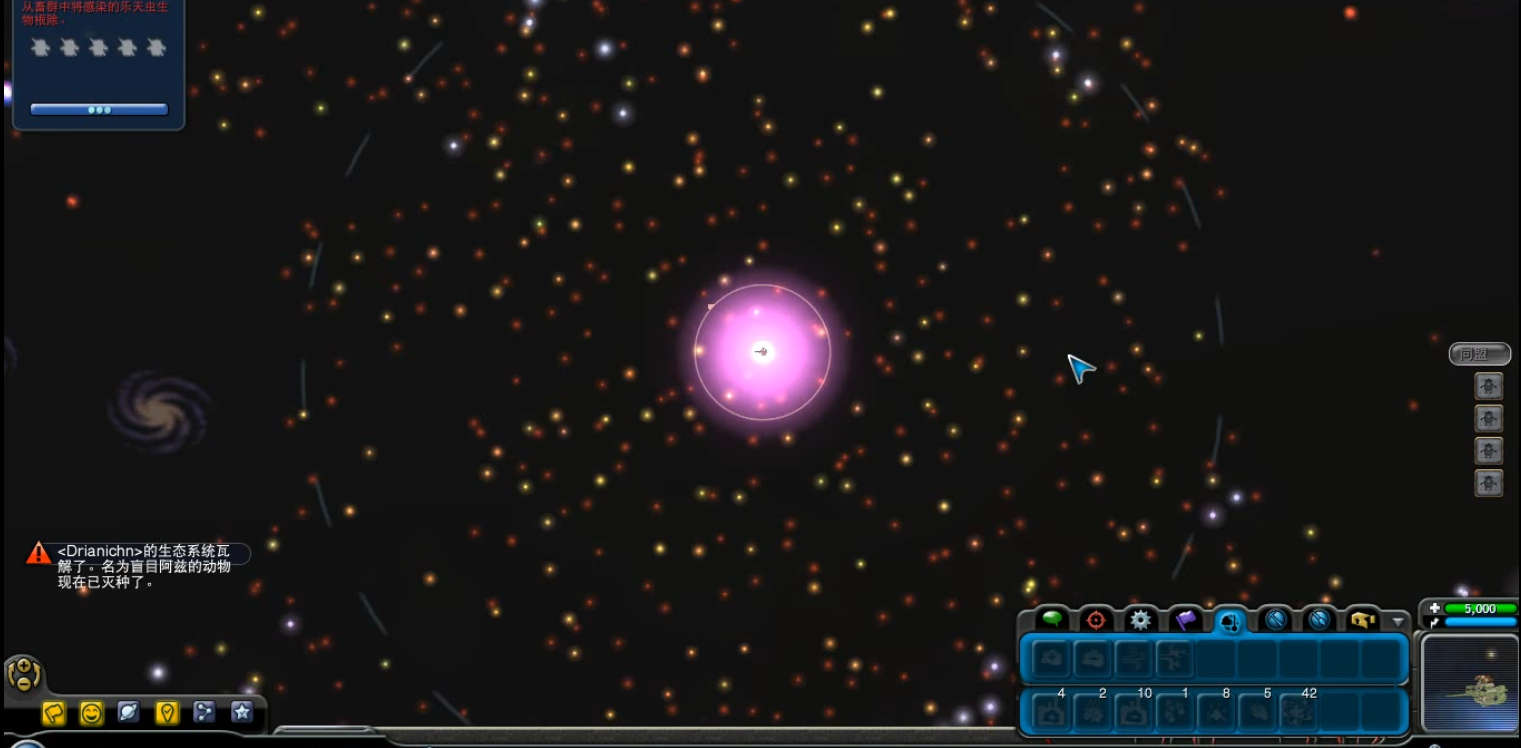Image resolution: width=1521 pixels, height=748 pixels.
Task: Expand the tool panel dropdown arrow
Action: click(x=1398, y=622)
